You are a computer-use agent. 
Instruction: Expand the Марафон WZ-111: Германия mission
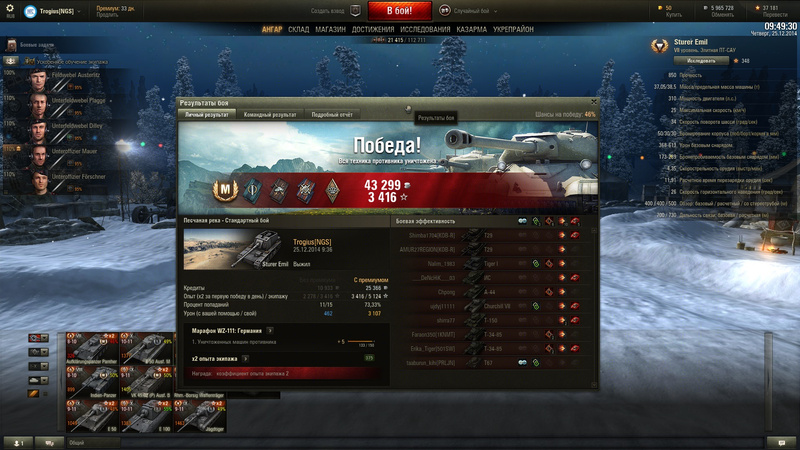click(270, 330)
